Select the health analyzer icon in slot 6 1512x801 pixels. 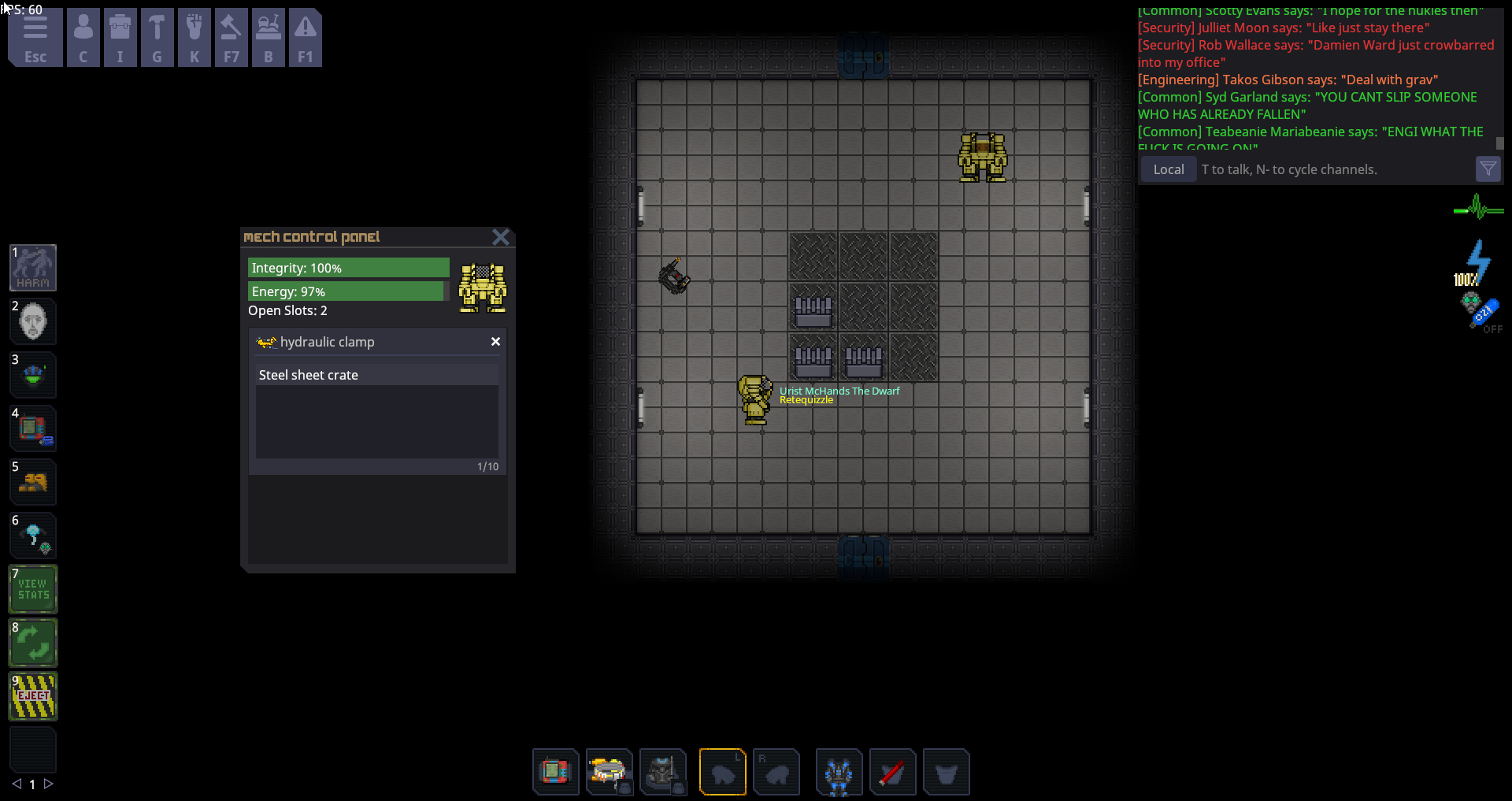pyautogui.click(x=32, y=536)
